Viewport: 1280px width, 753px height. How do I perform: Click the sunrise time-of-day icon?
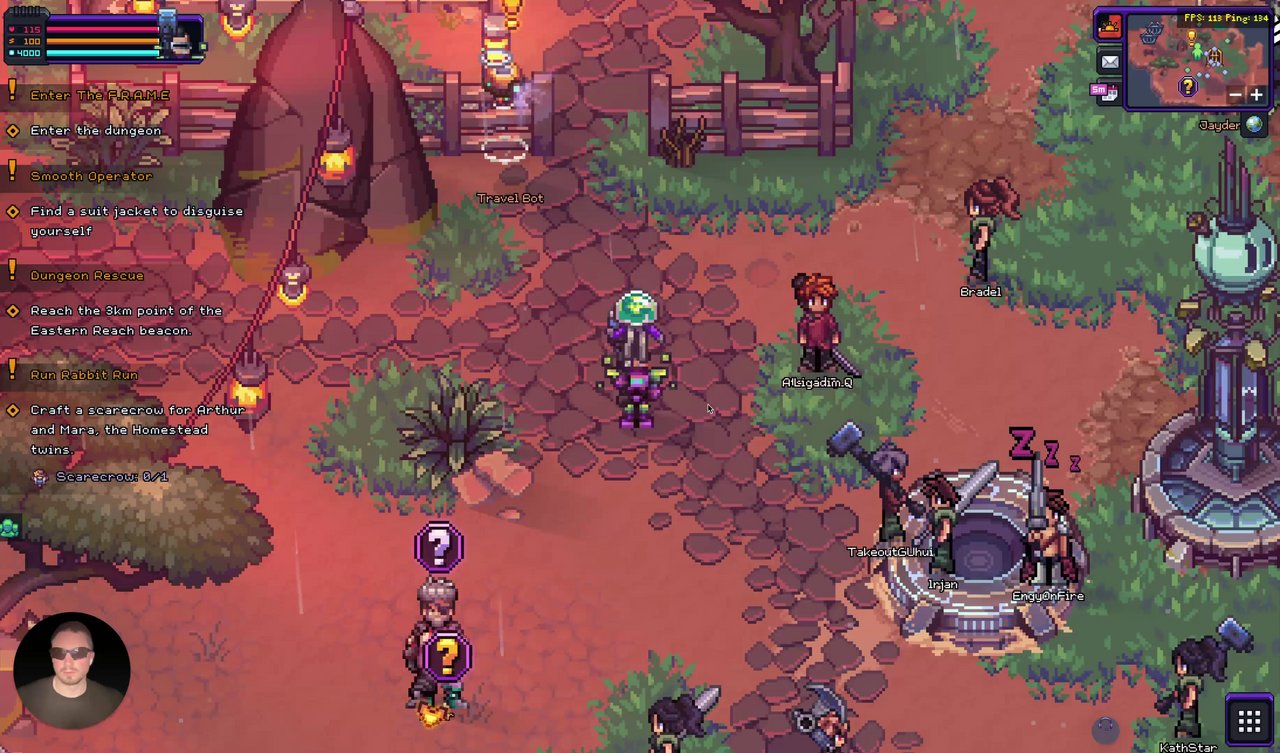click(x=1109, y=28)
